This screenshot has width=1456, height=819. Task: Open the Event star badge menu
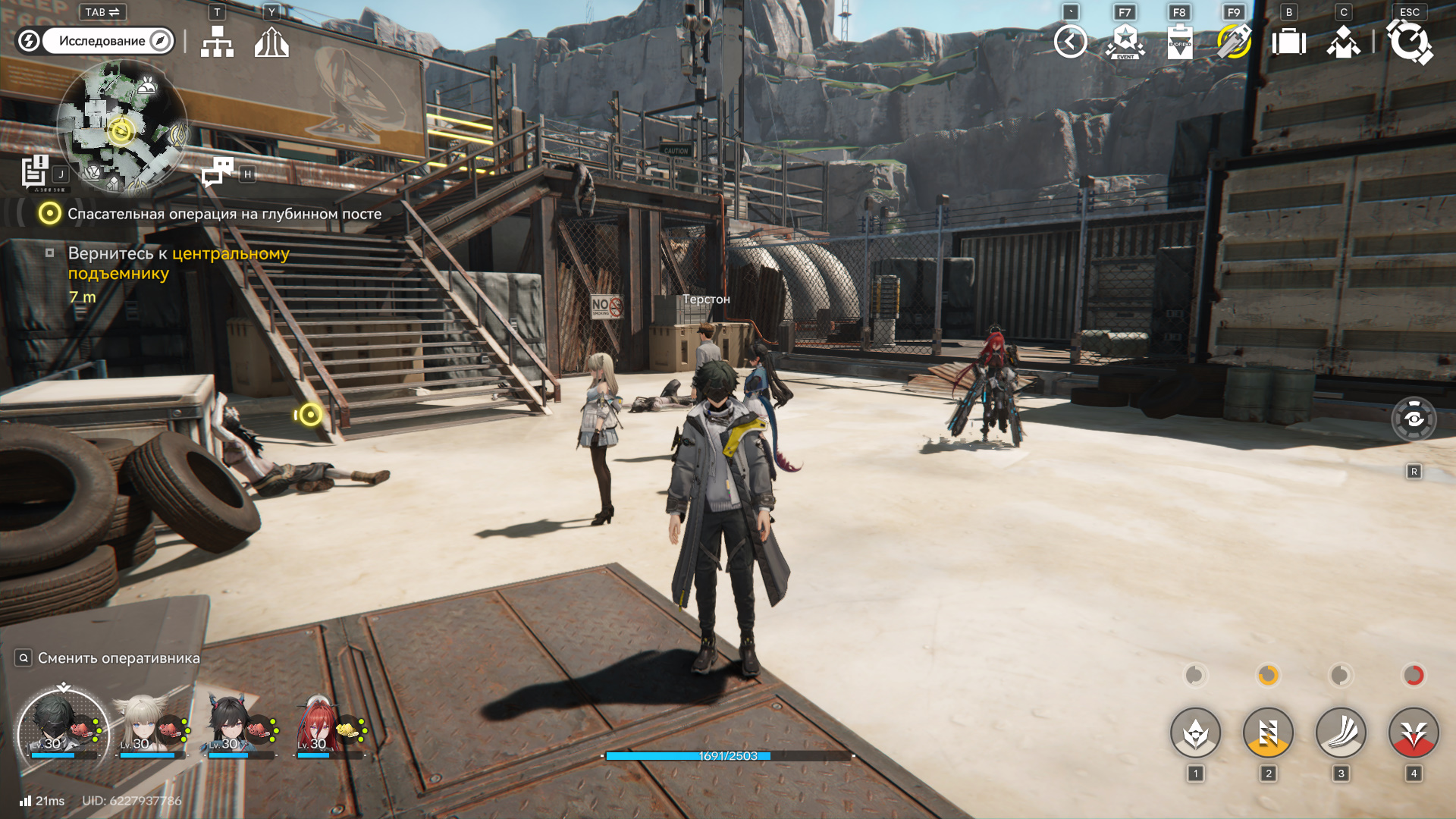(1125, 42)
